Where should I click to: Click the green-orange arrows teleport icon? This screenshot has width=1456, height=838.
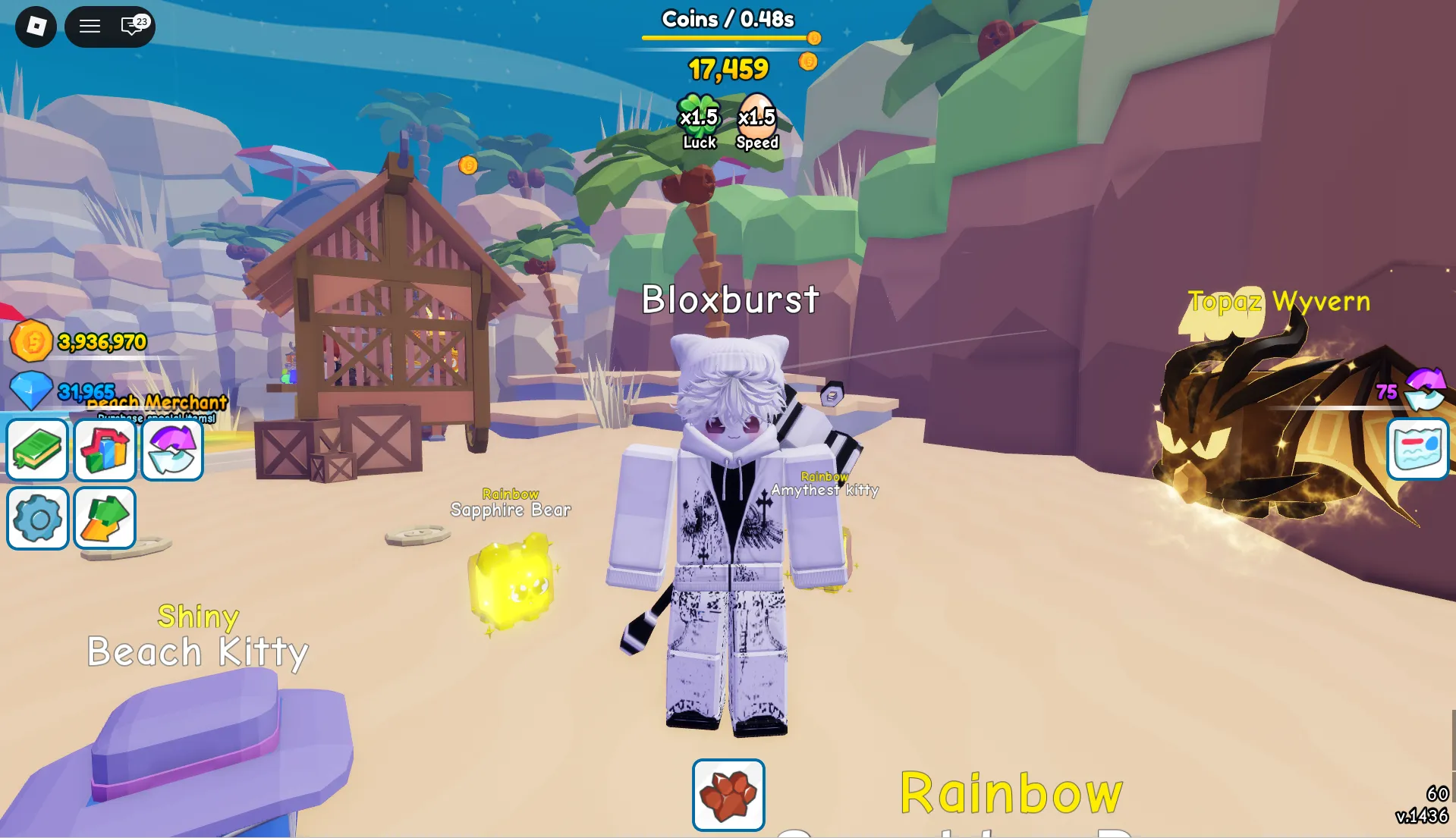click(x=105, y=519)
